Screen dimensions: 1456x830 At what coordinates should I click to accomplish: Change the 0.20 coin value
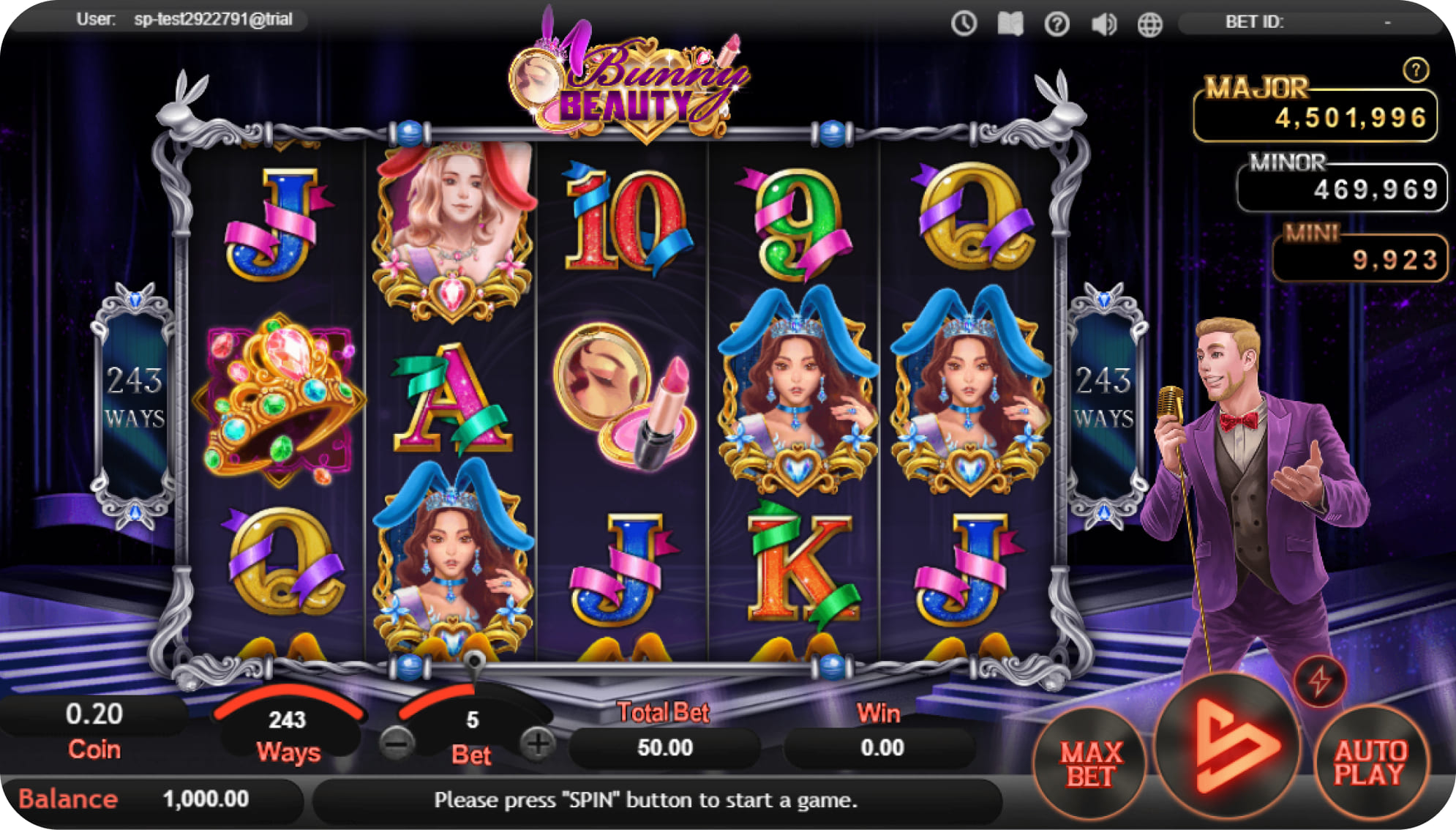click(94, 715)
